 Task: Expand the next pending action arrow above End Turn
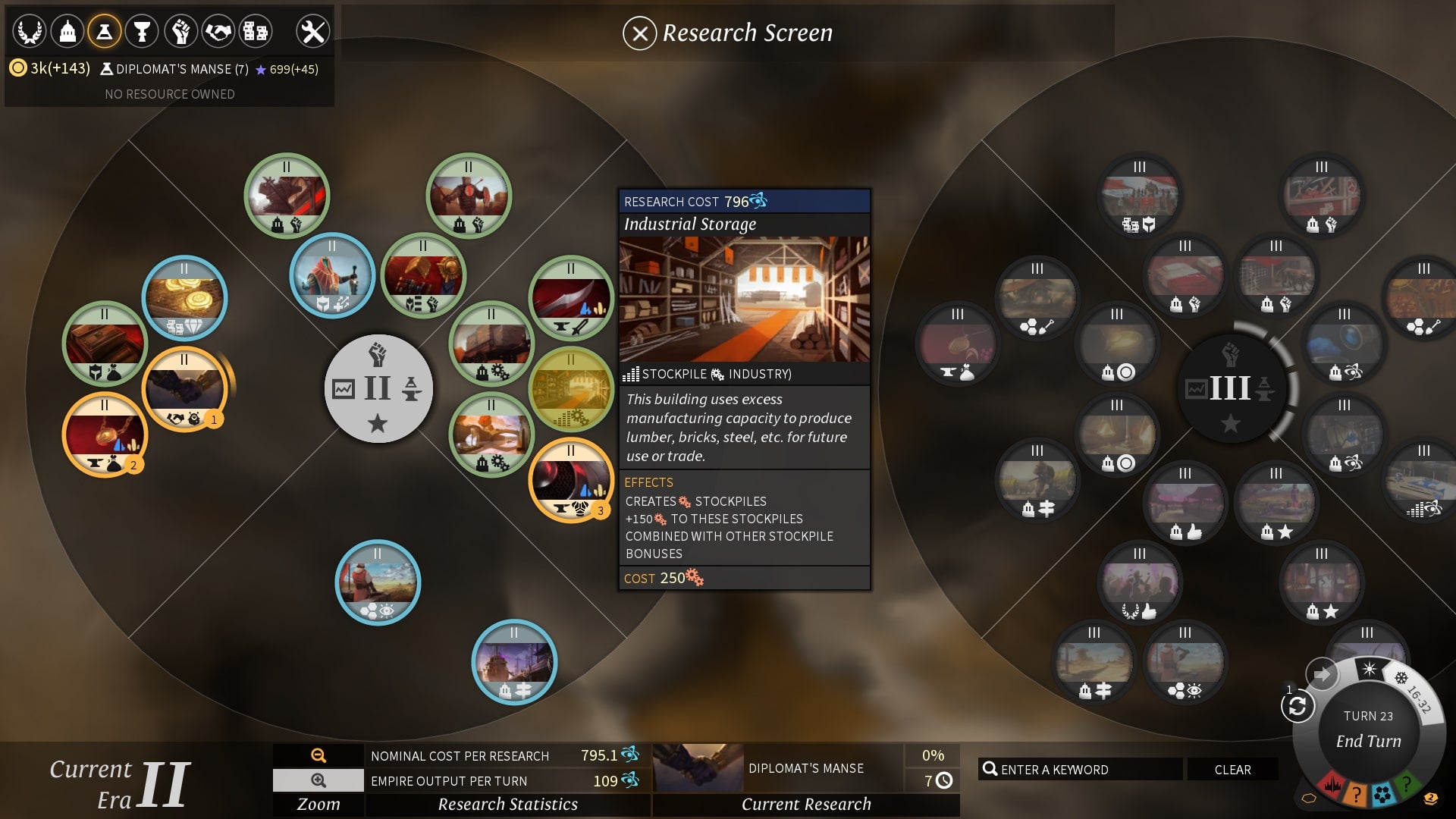(x=1323, y=673)
